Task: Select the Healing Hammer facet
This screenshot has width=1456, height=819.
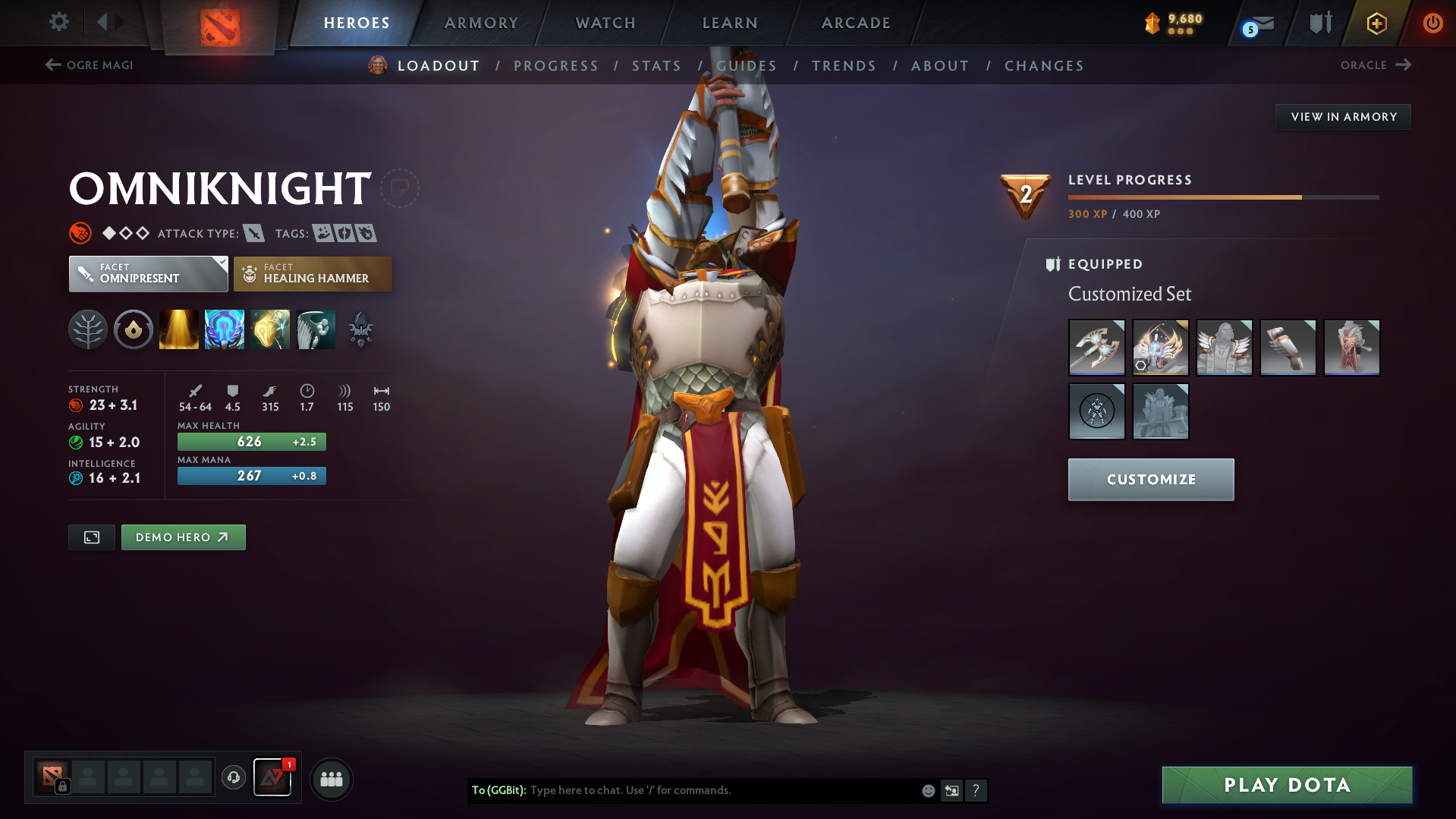Action: coord(312,273)
